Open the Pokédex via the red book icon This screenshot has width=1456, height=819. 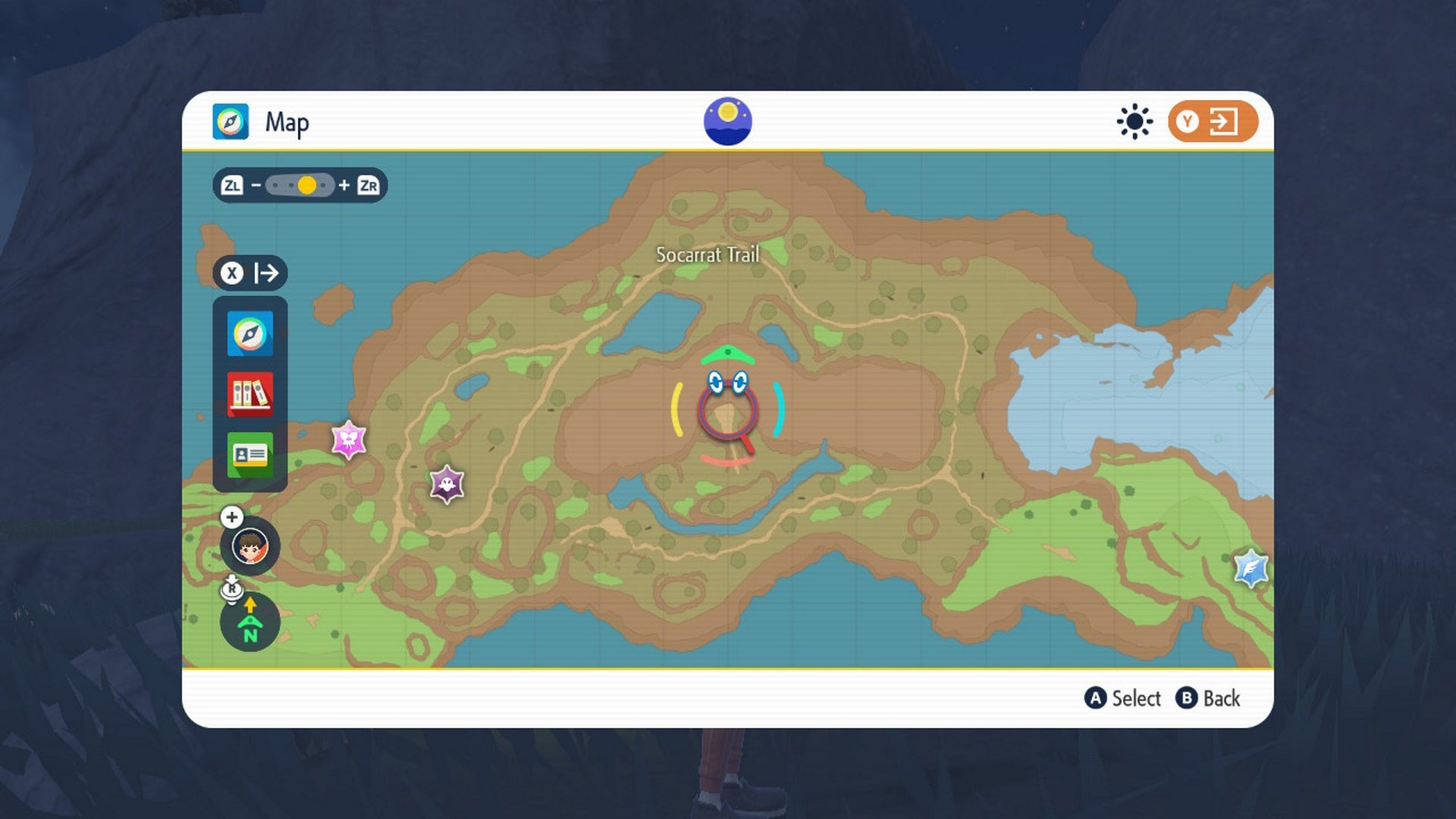[250, 394]
